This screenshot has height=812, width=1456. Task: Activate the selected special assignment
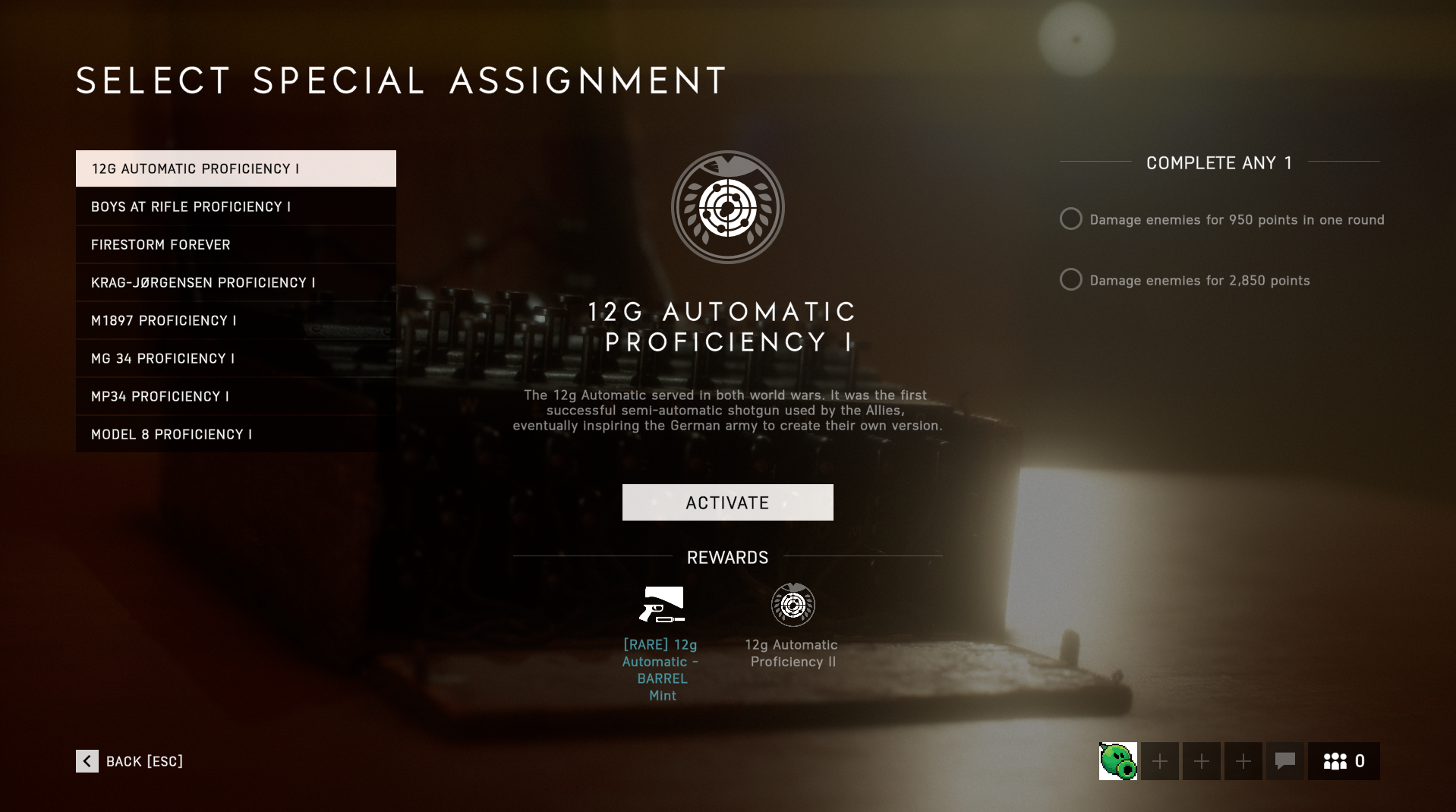click(727, 502)
